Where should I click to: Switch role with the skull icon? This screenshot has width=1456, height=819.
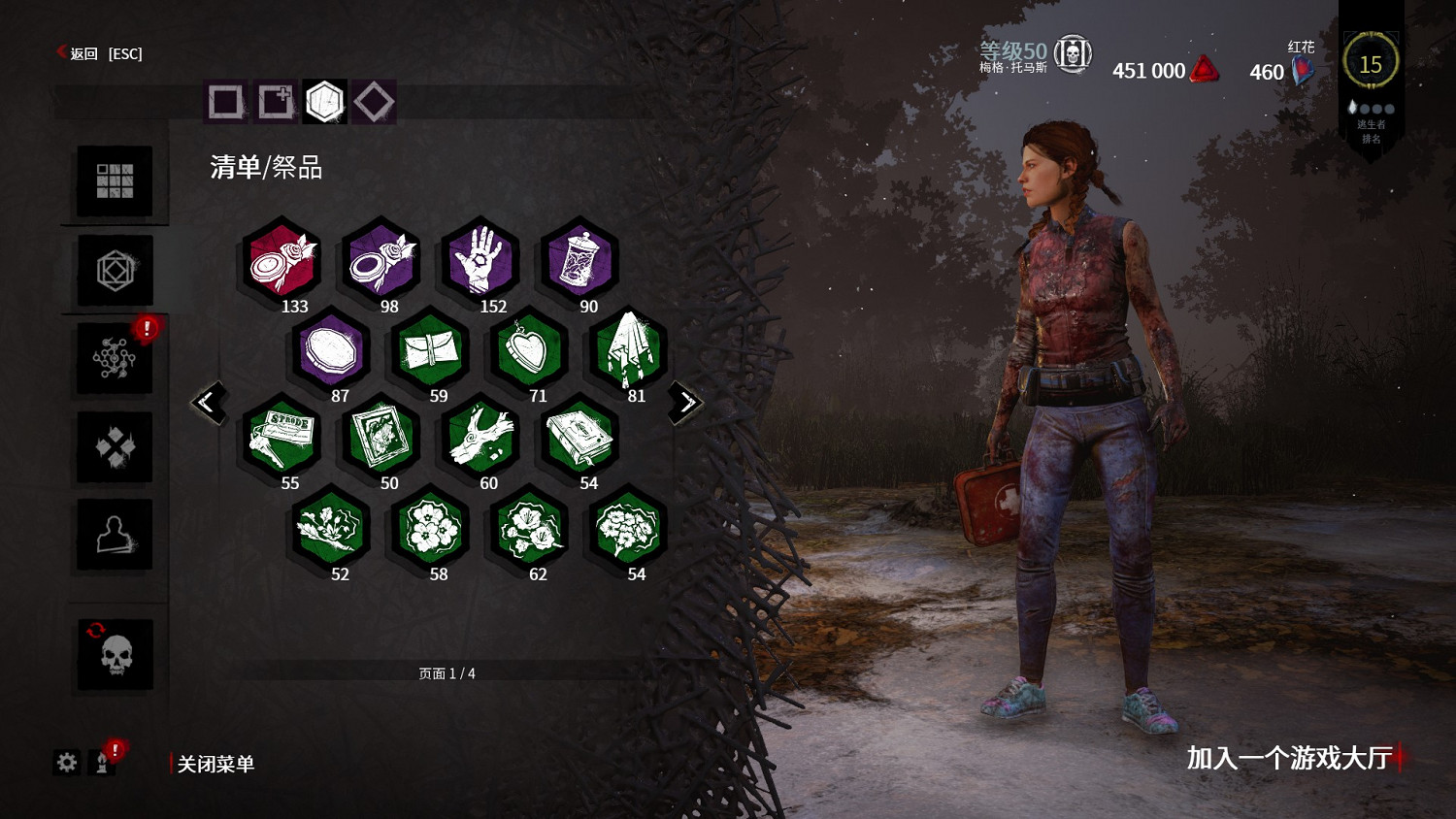click(x=115, y=655)
